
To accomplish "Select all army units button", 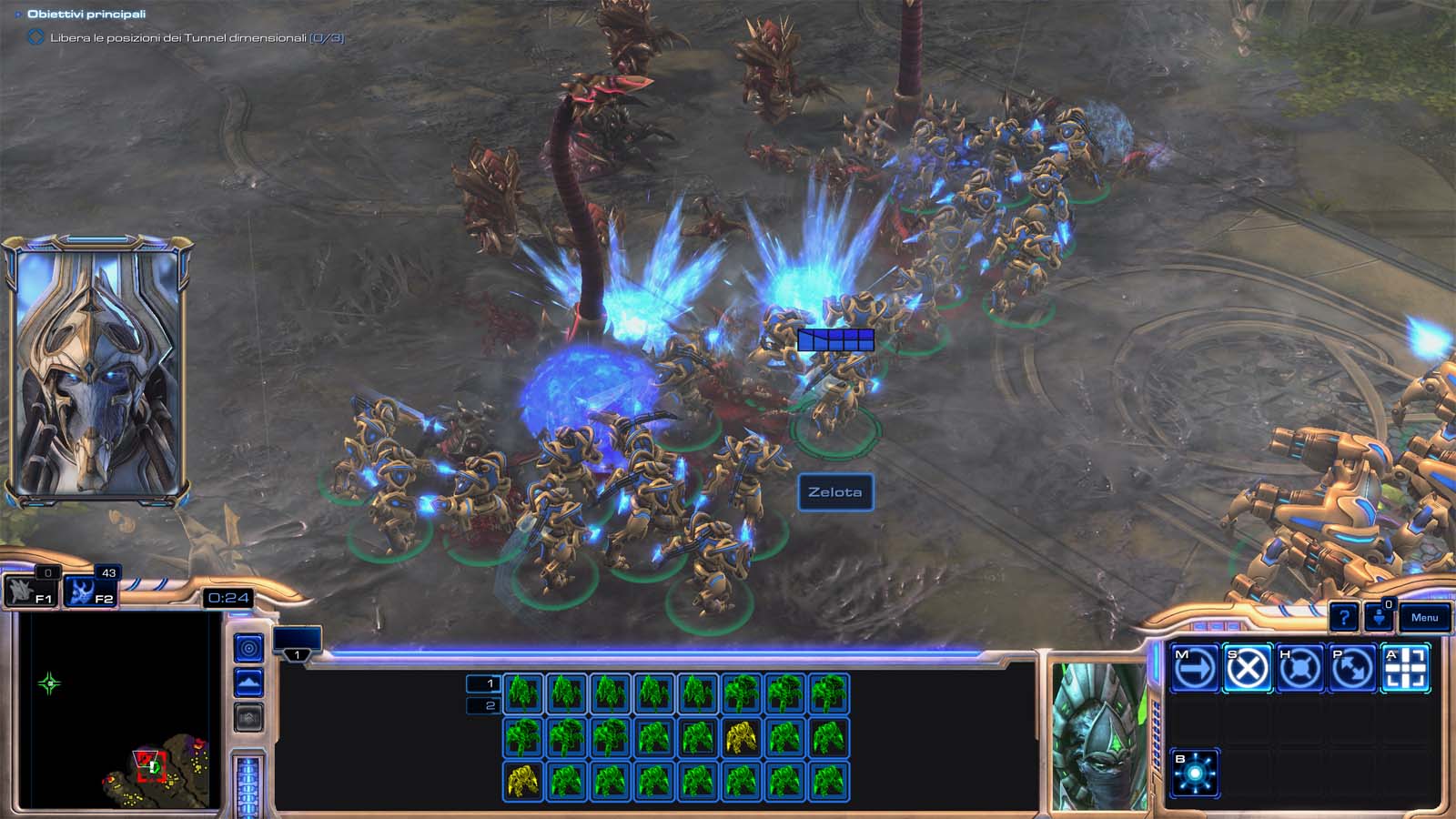I will [x=89, y=592].
